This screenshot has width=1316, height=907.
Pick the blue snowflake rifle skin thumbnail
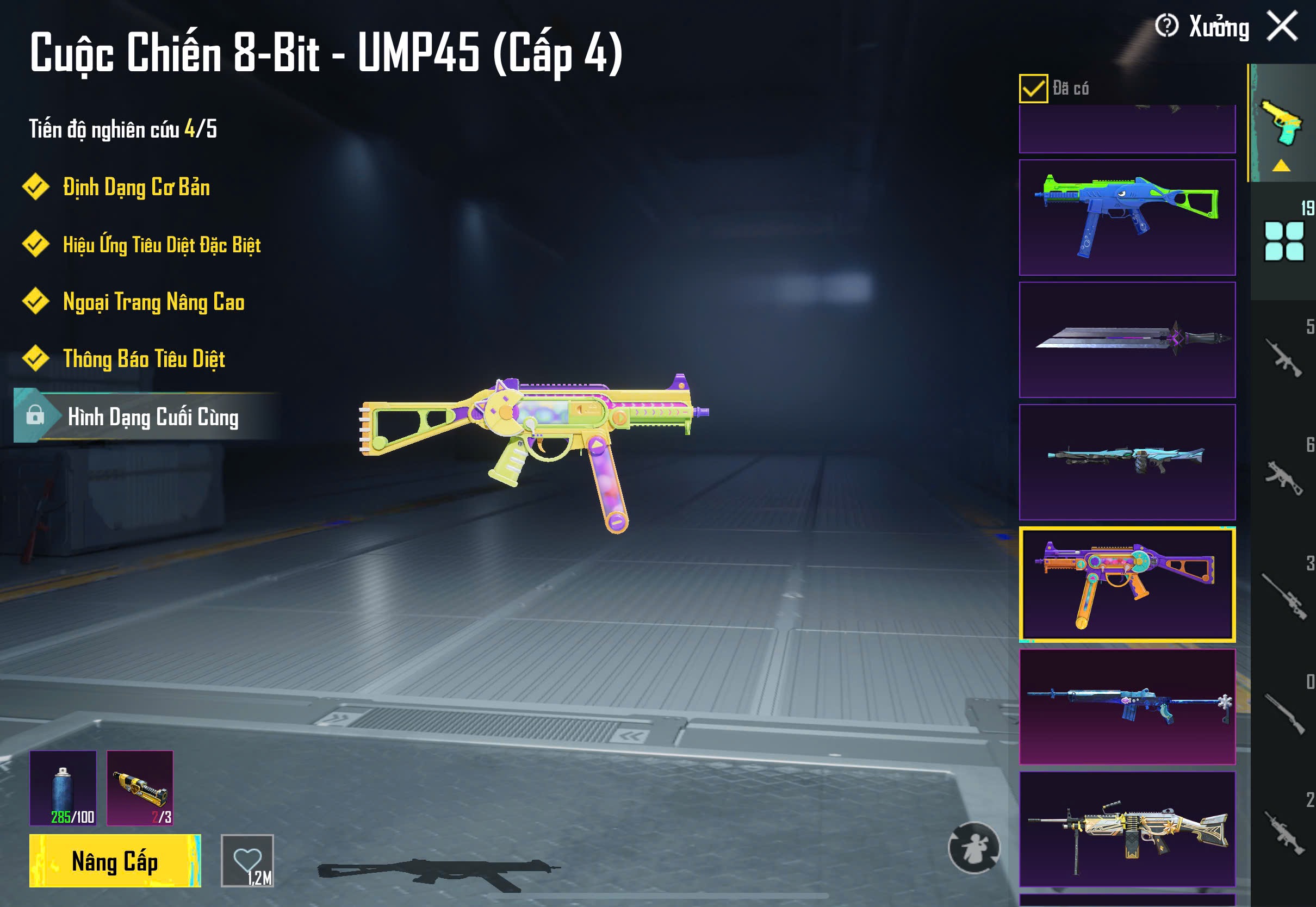(x=1127, y=707)
